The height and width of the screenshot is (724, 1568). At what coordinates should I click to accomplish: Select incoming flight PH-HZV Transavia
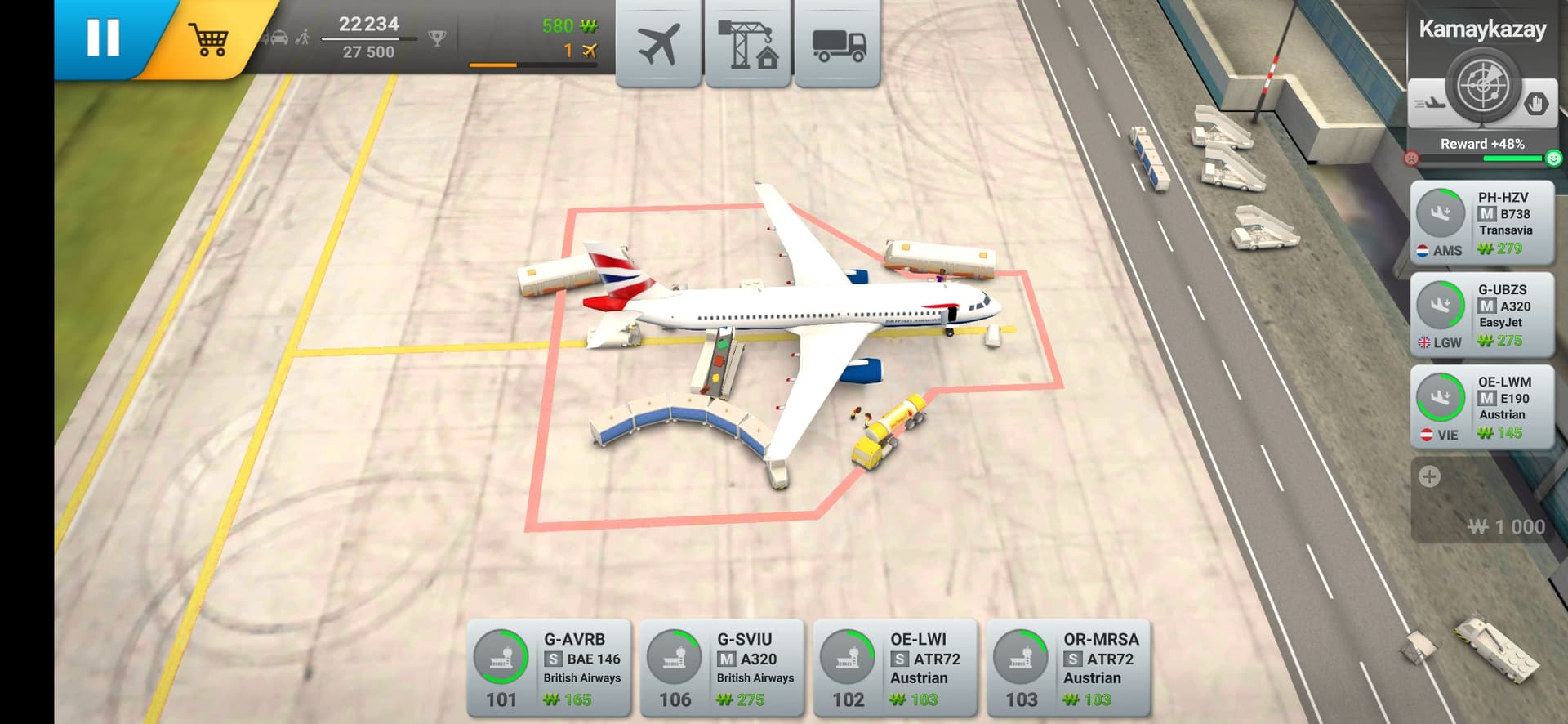(1482, 222)
